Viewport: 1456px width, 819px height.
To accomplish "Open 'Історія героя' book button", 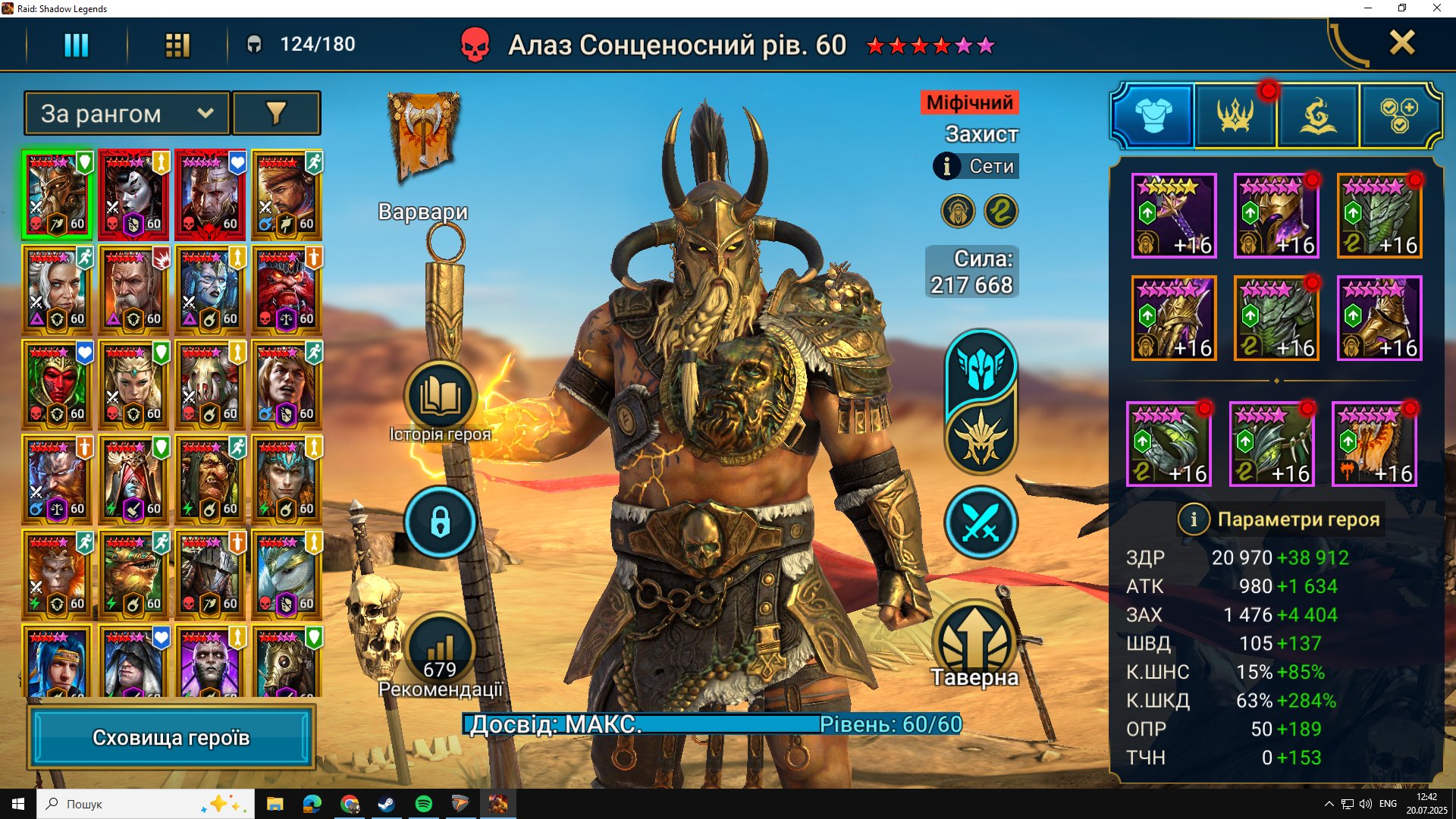I will click(440, 396).
